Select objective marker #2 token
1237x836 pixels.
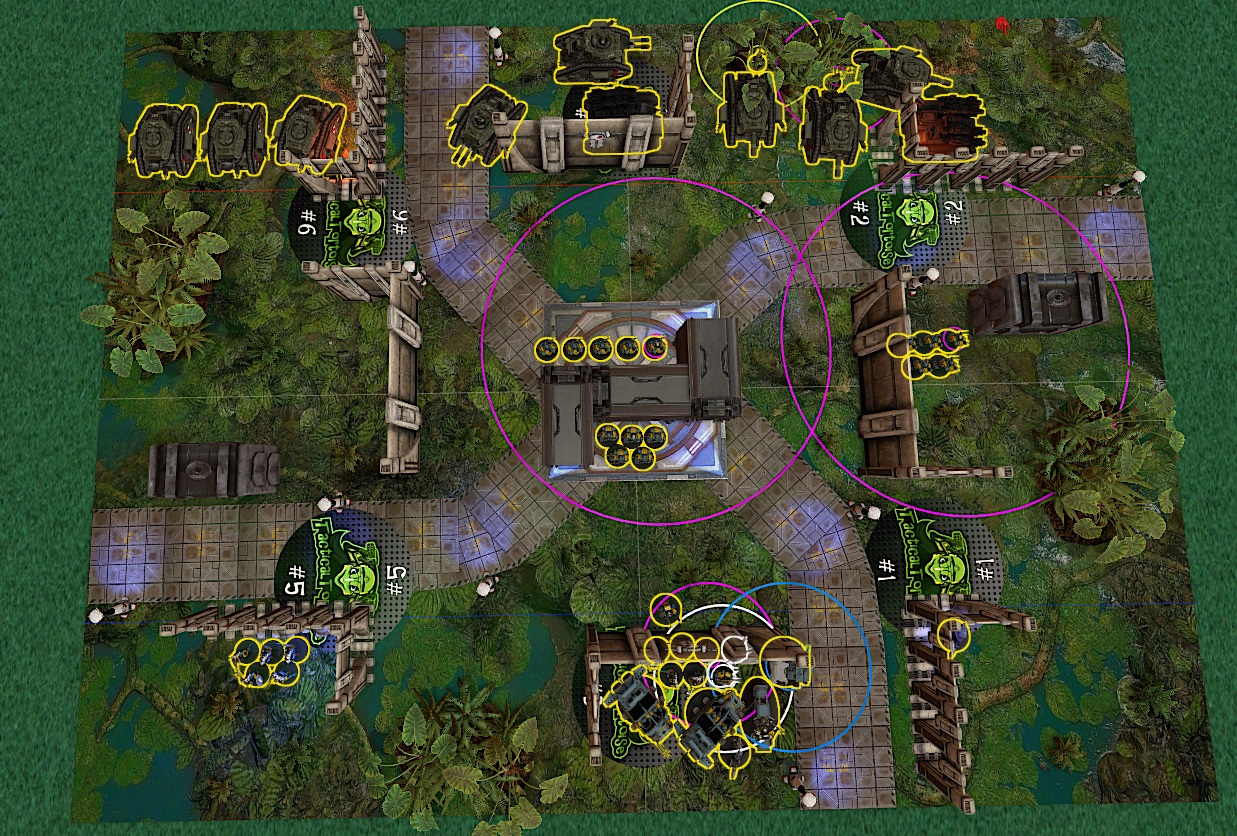[x=906, y=218]
